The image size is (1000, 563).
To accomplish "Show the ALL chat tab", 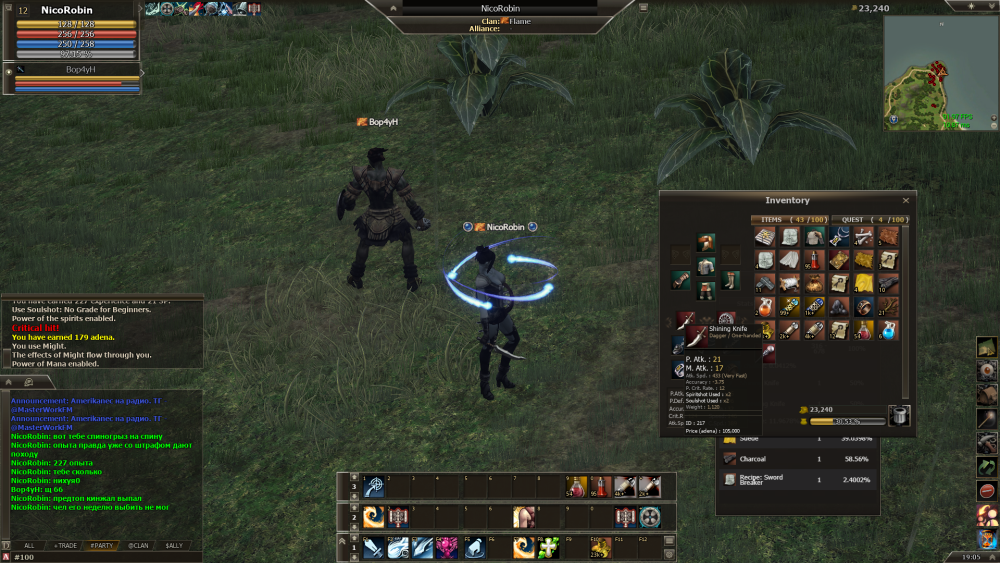I will [29, 545].
